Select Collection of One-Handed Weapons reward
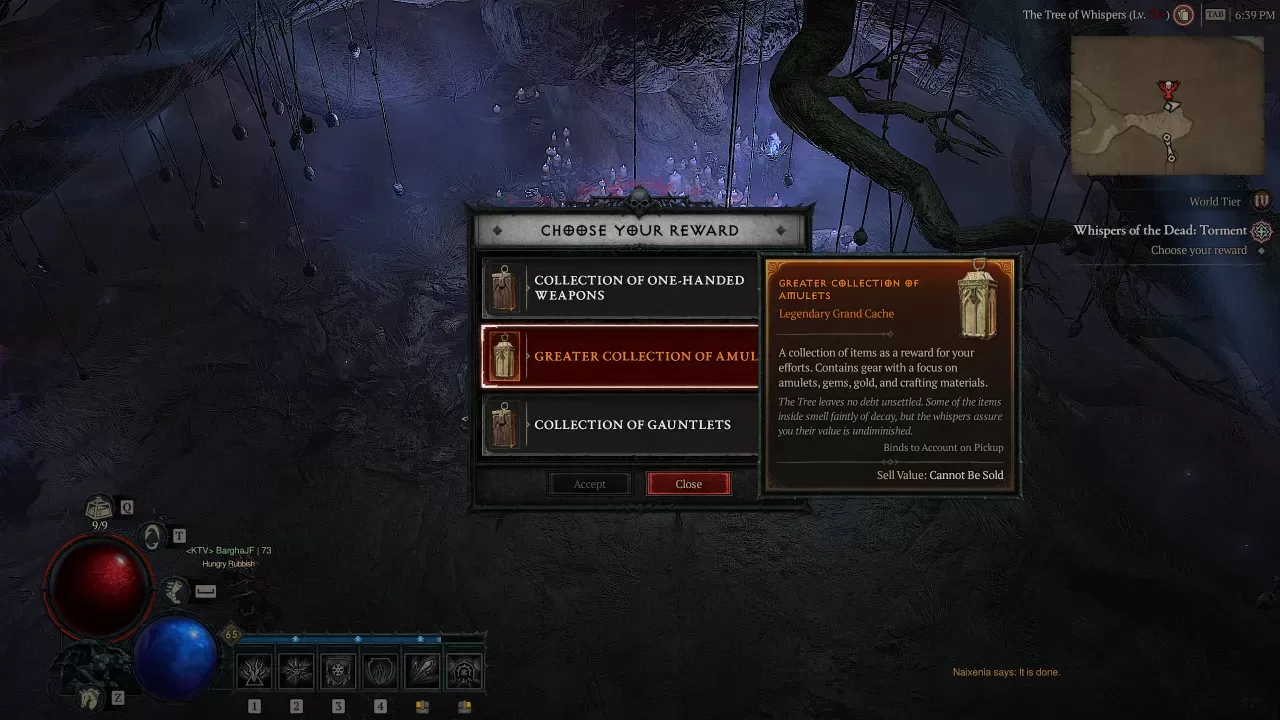This screenshot has width=1280, height=720. pos(620,288)
